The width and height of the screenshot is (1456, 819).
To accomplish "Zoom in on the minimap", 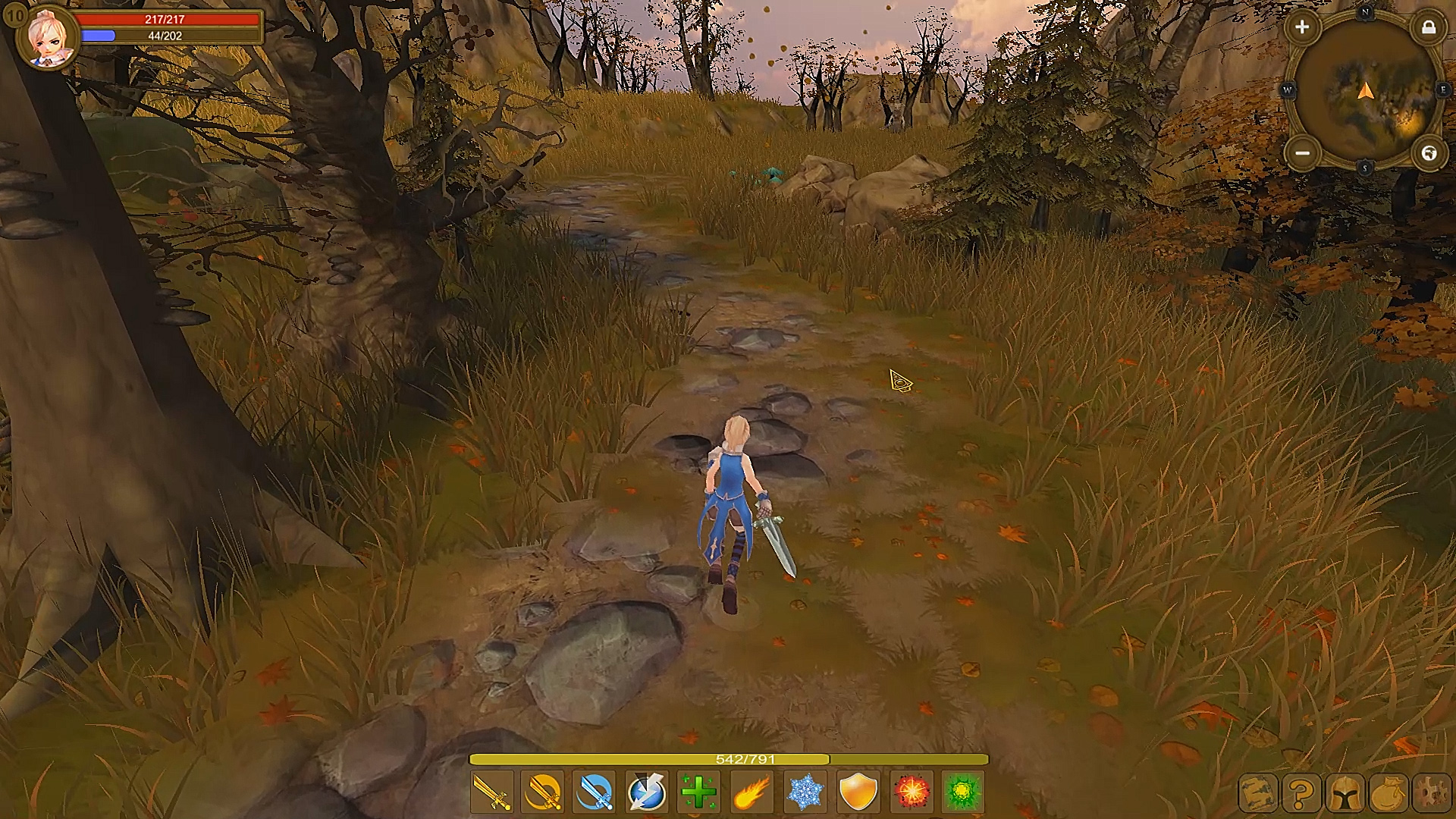I will (x=1301, y=28).
